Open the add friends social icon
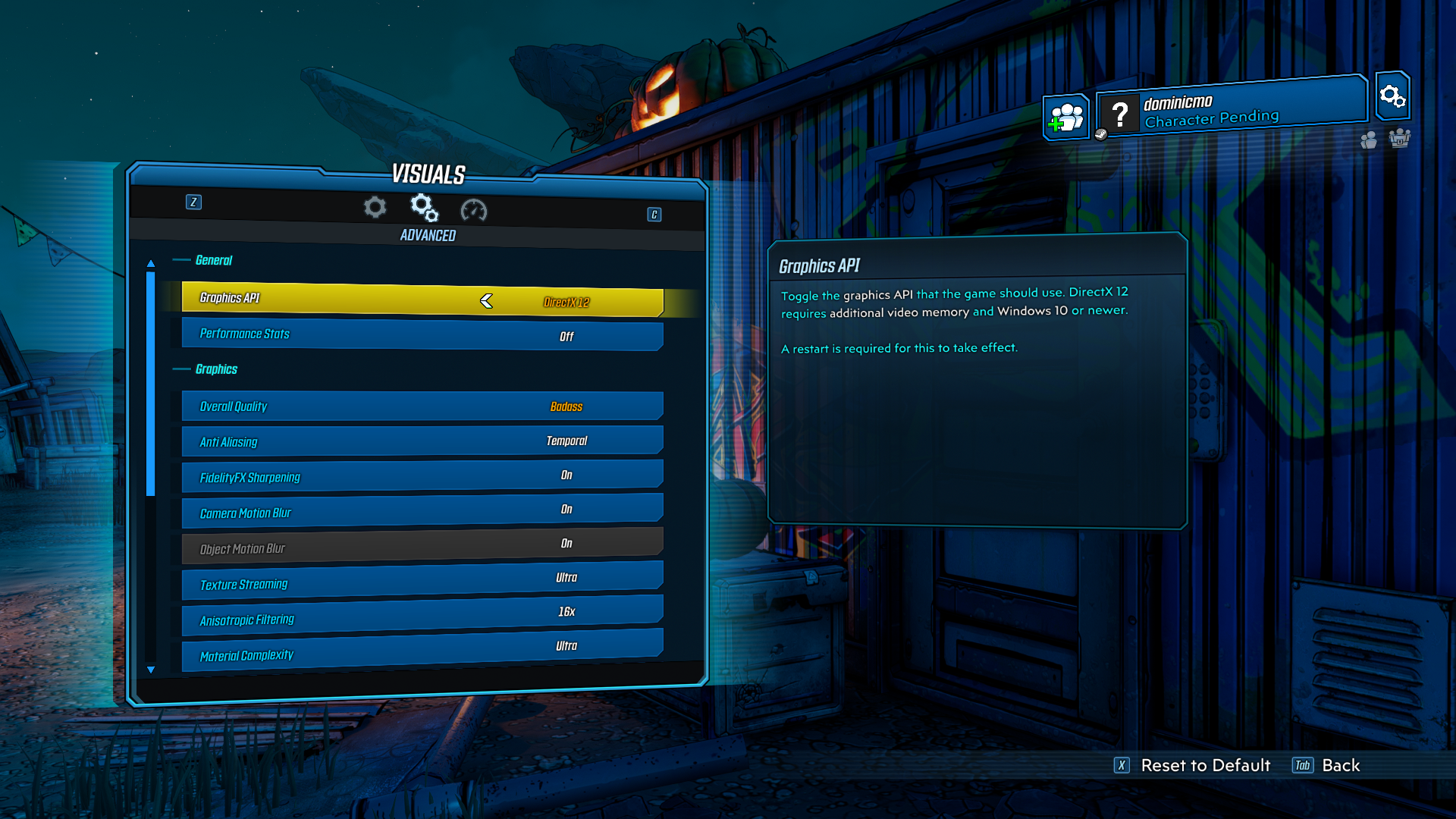 click(x=1065, y=118)
